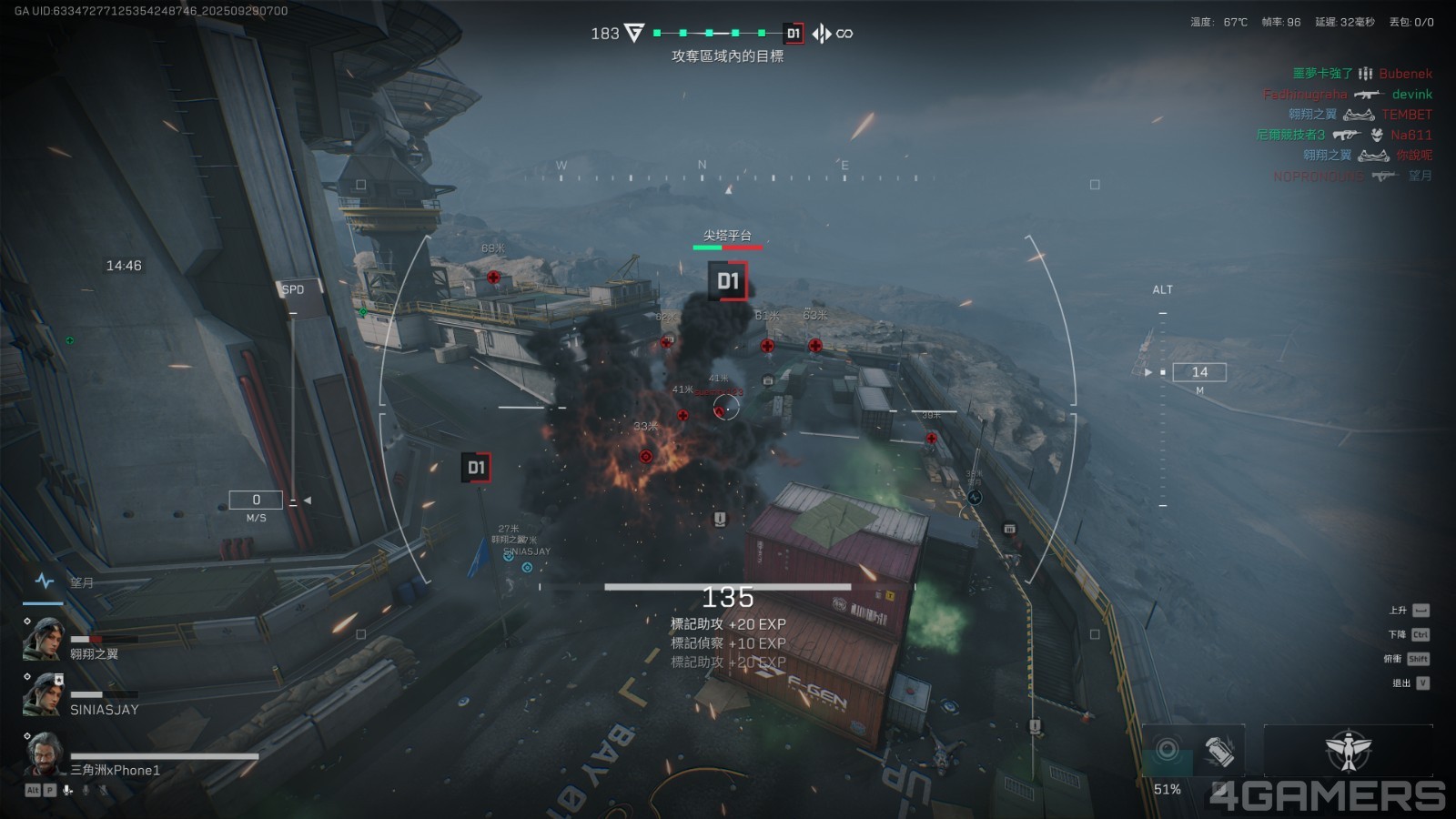Activate the recon drone camera ability

coord(1168,751)
